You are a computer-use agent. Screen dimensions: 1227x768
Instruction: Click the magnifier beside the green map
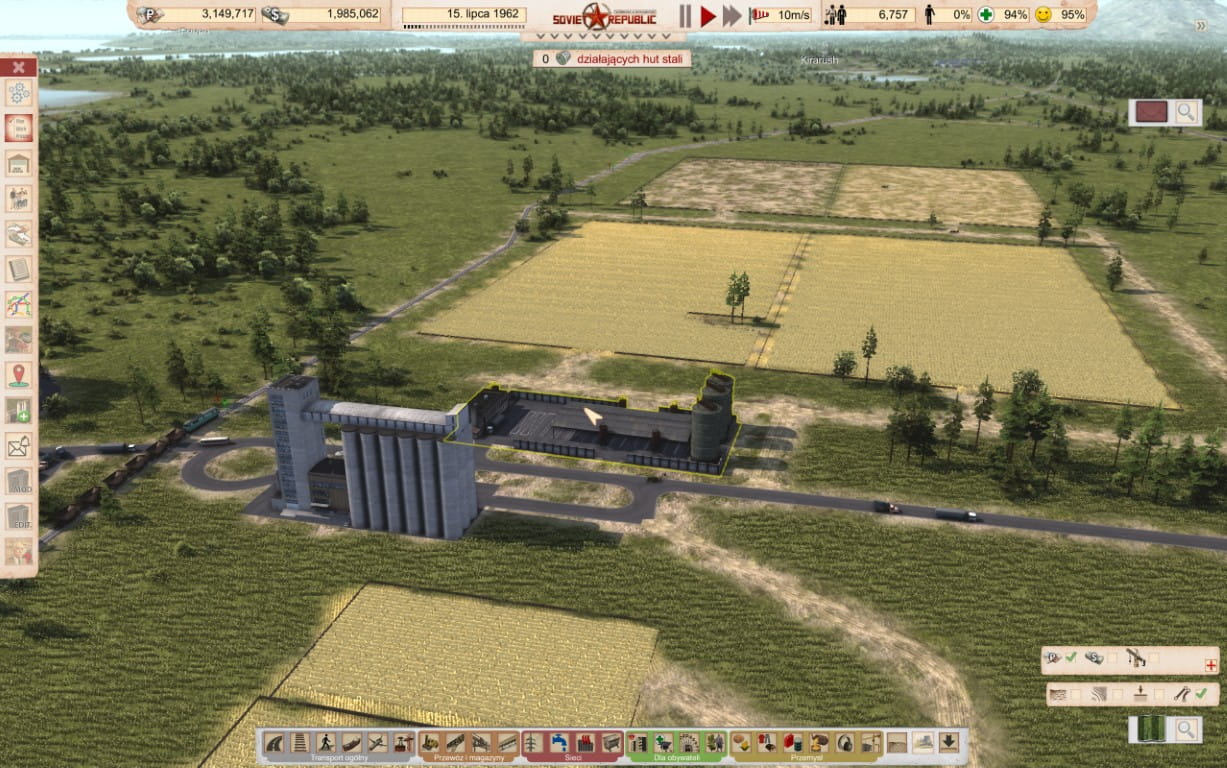coord(1186,729)
